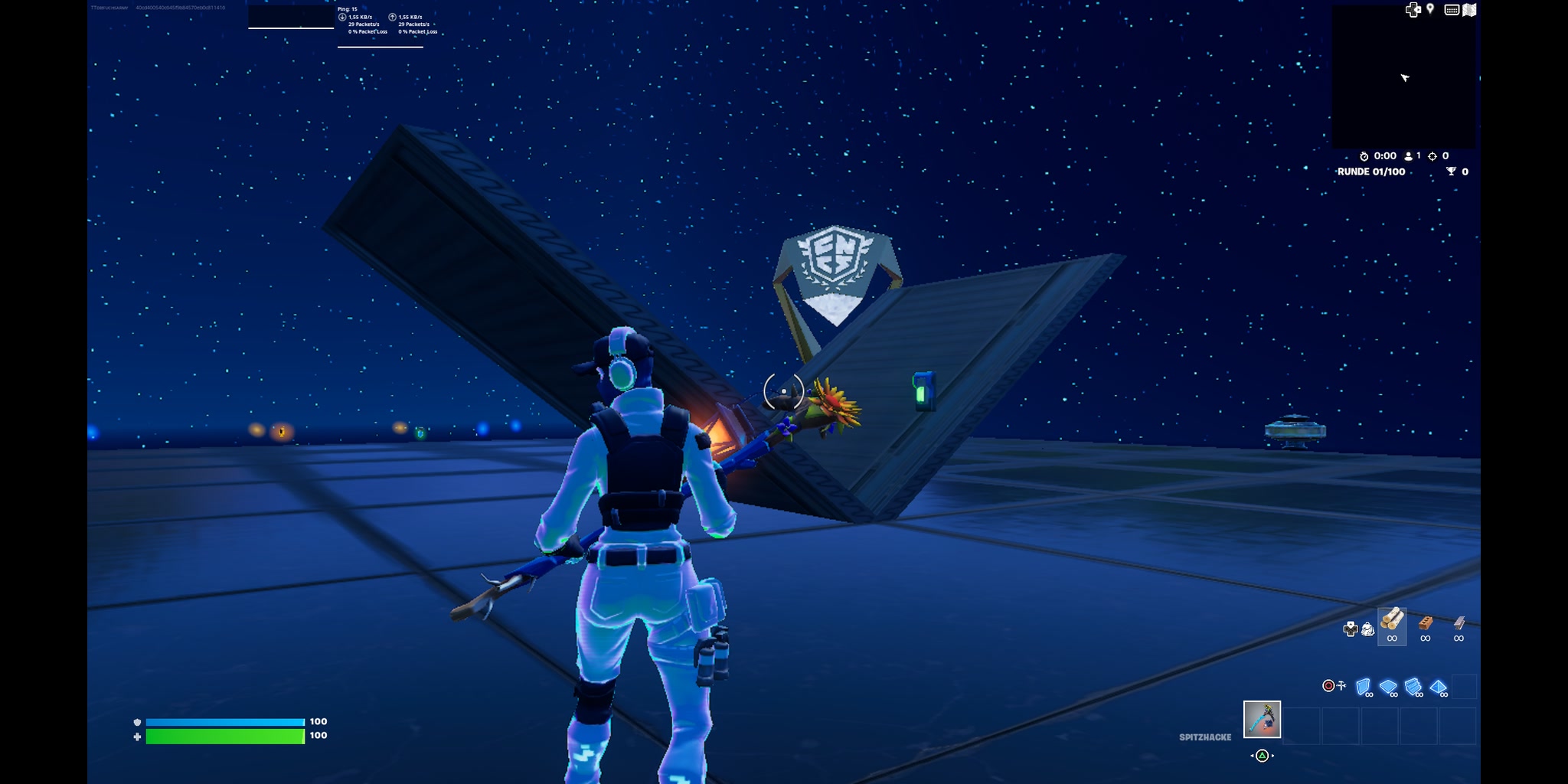Image resolution: width=1568 pixels, height=784 pixels.
Task: Click the eliminations crosshair counter icon
Action: [x=1433, y=156]
